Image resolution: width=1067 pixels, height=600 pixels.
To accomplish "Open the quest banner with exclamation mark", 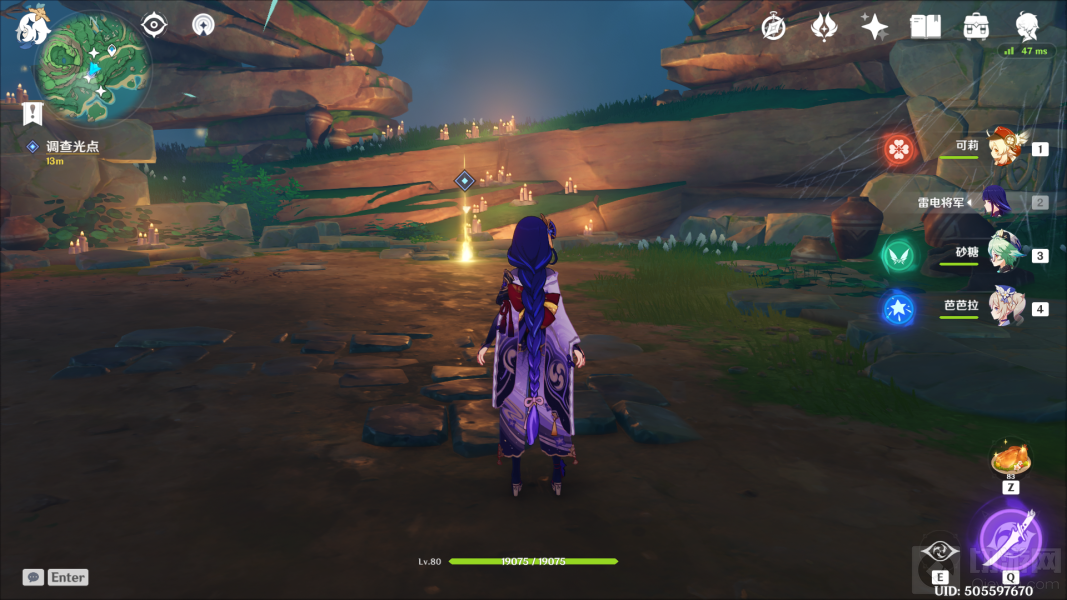I will (33, 112).
